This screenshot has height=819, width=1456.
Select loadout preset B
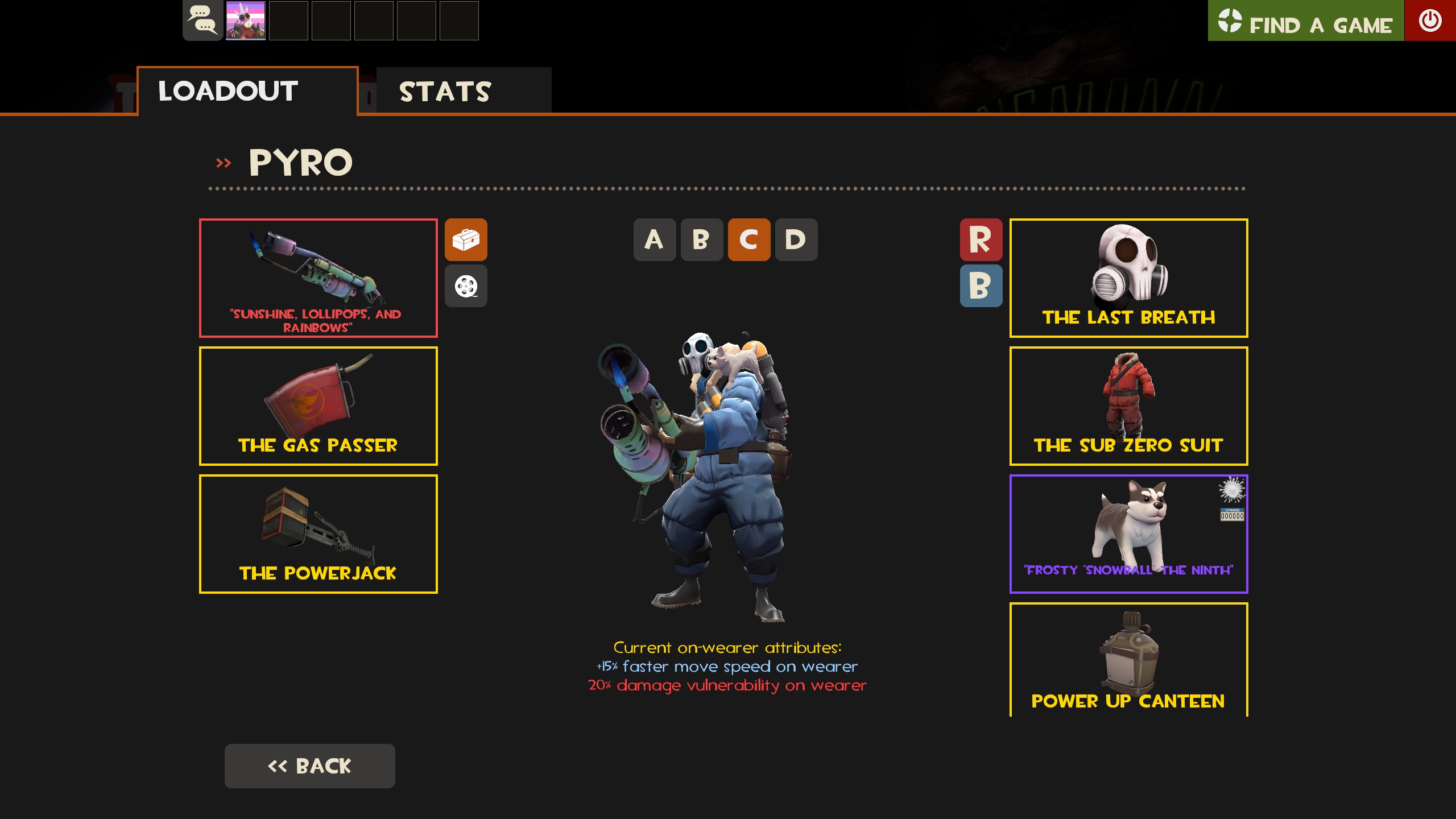[x=702, y=241]
